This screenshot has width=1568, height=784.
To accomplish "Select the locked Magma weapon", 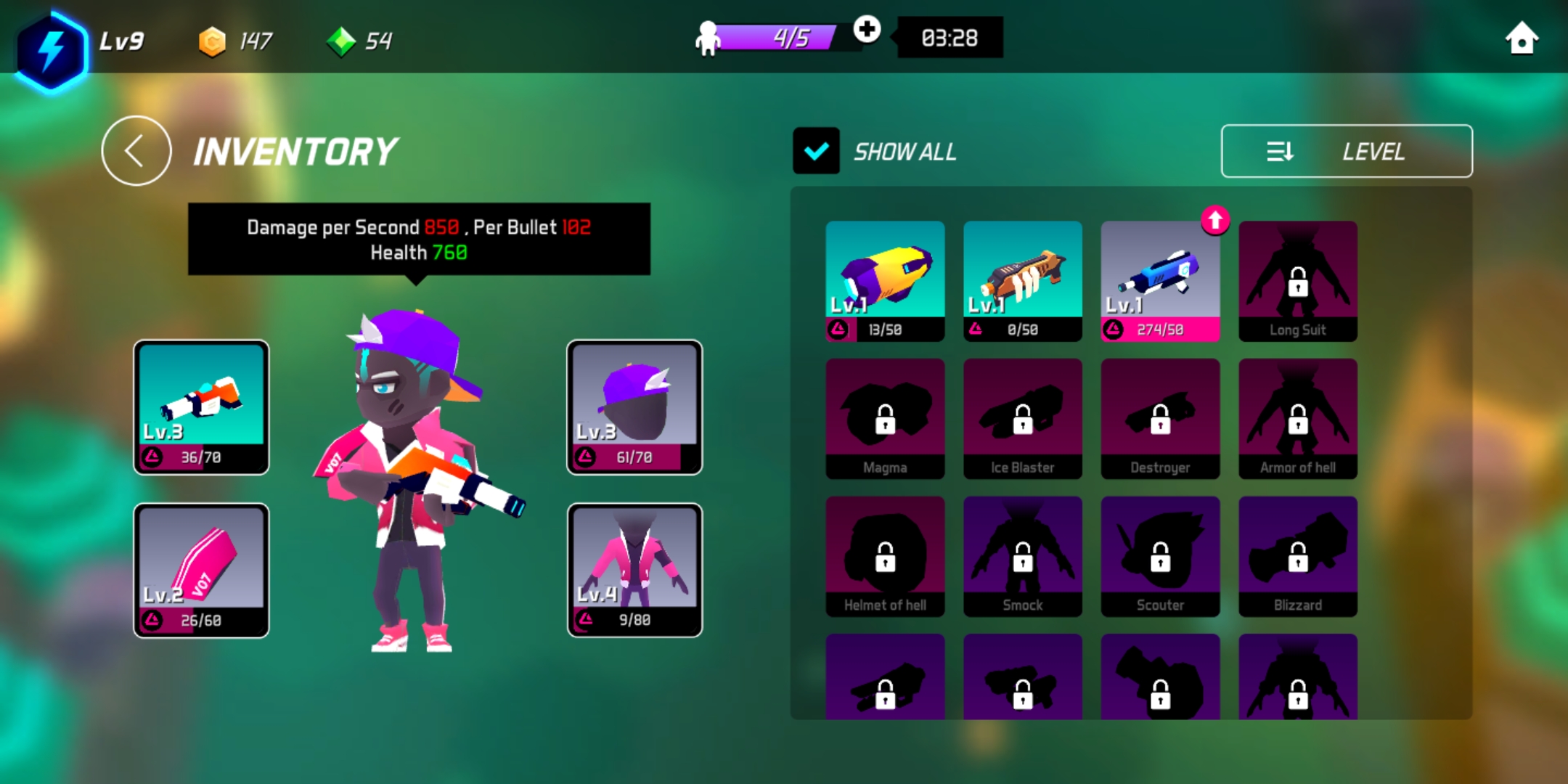I will click(885, 419).
